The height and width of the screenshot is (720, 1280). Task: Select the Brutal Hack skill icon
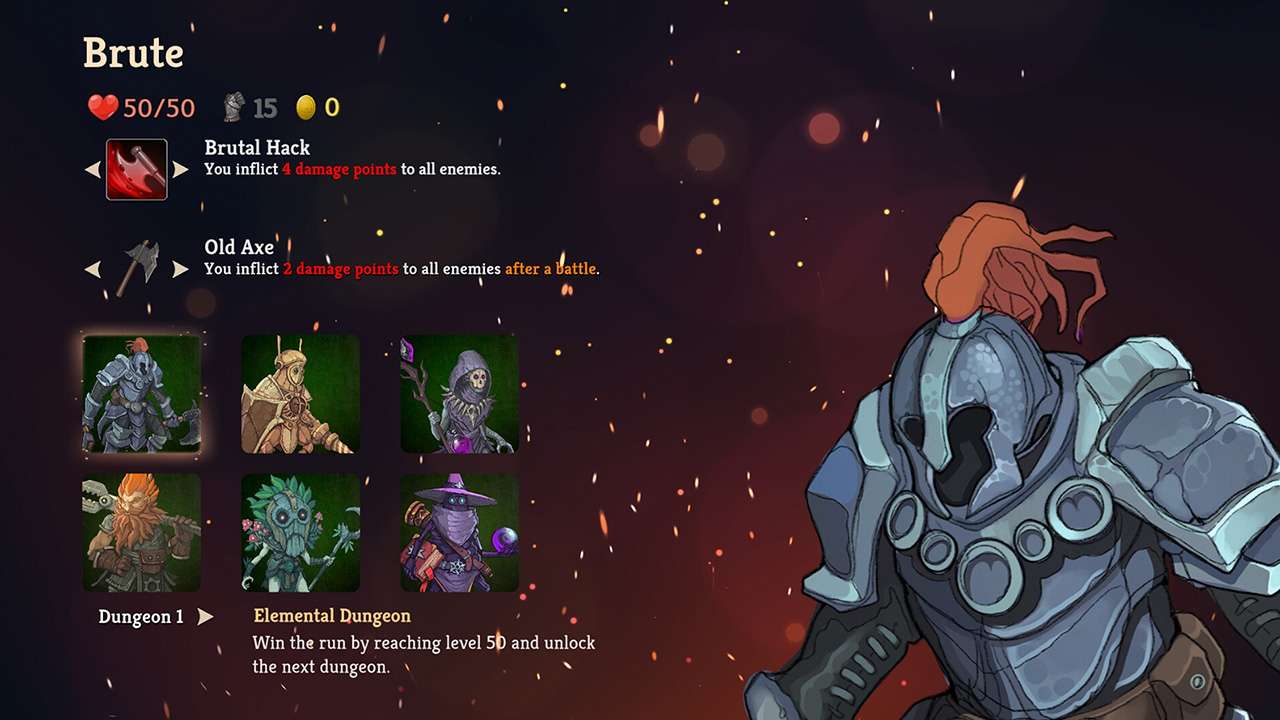click(136, 169)
